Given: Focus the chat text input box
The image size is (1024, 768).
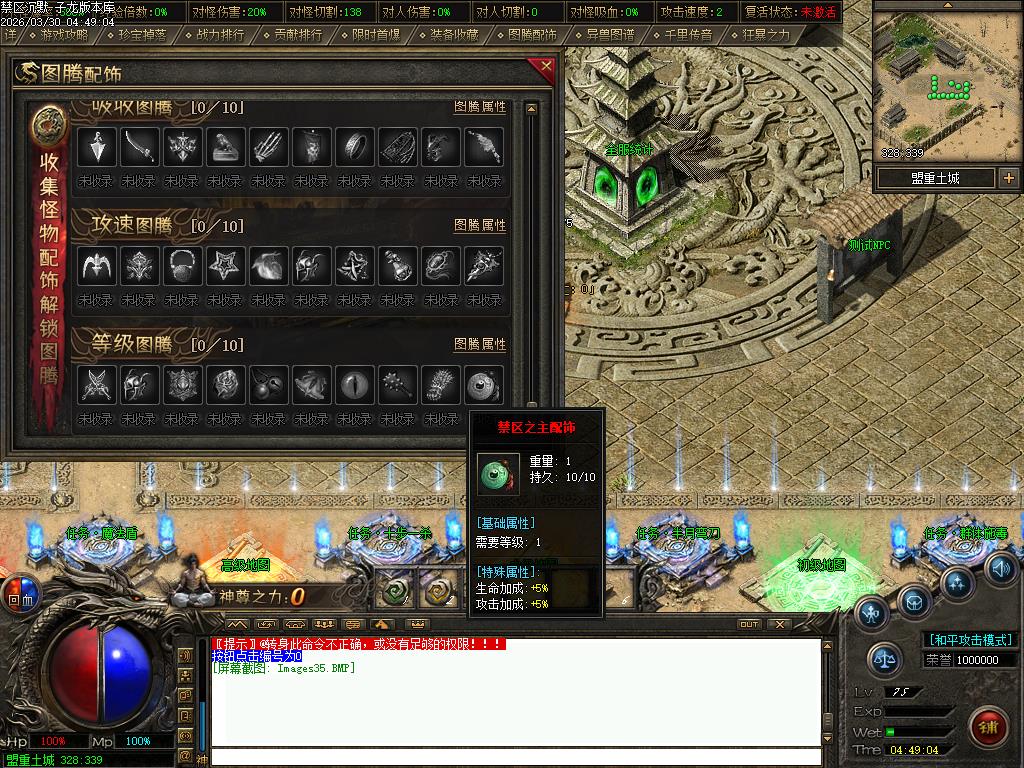Looking at the screenshot, I should [x=515, y=757].
